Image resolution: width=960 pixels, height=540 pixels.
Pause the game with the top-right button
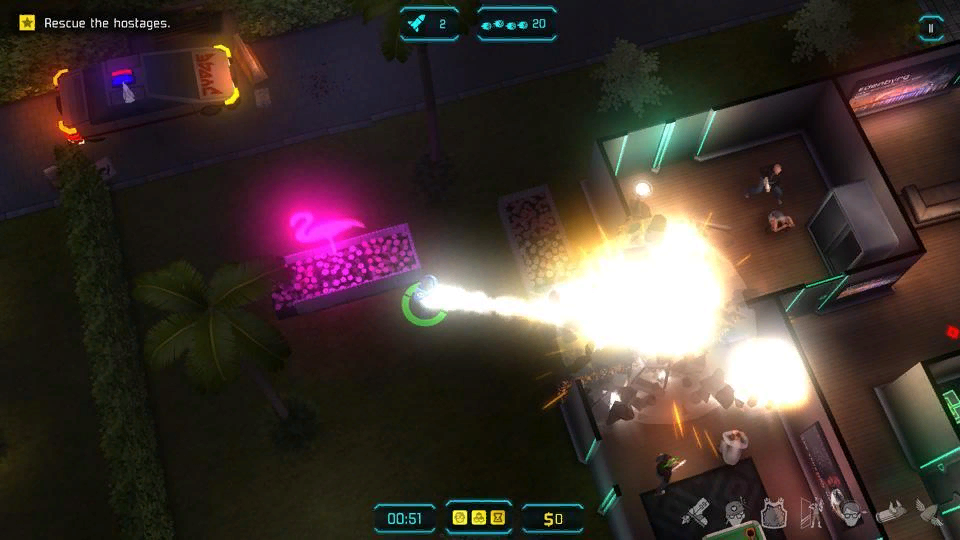(x=931, y=28)
